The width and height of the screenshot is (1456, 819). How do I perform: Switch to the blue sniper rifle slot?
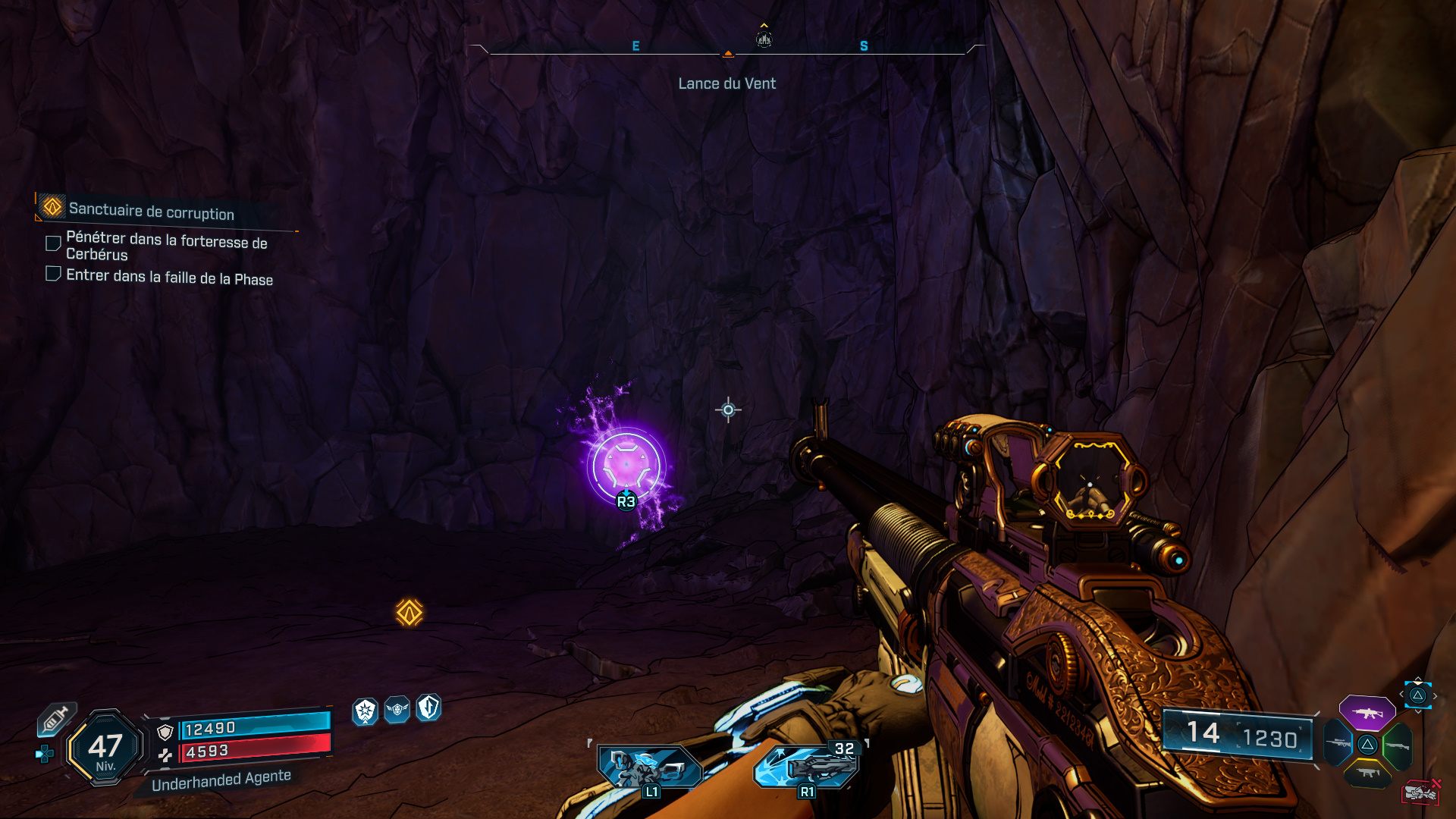1338,744
